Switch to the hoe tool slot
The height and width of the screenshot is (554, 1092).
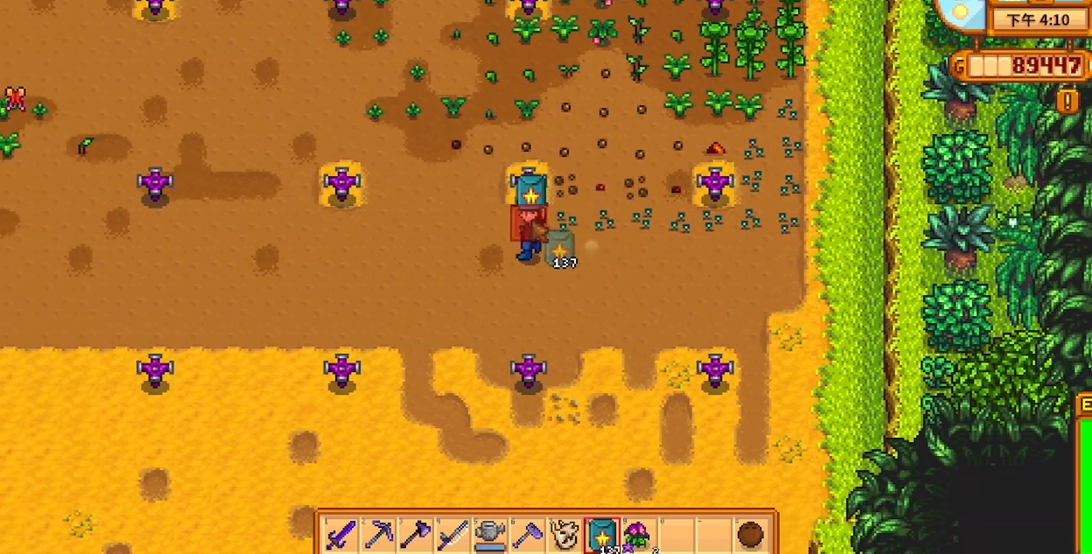(526, 535)
